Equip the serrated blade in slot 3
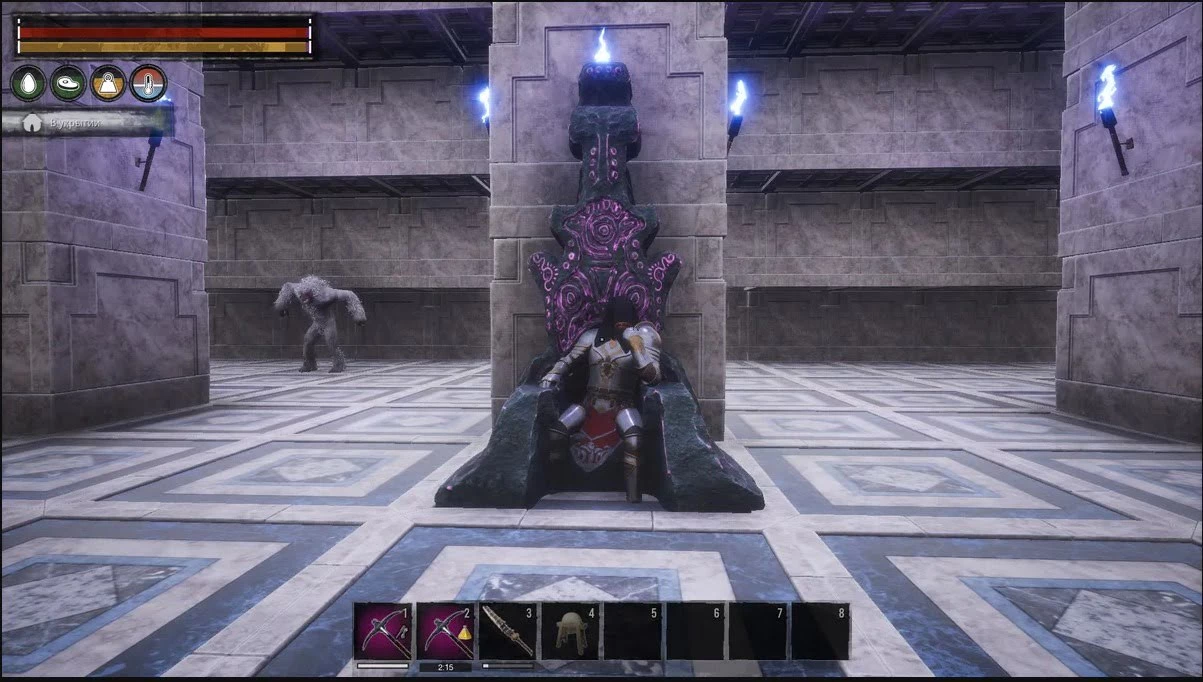 (x=507, y=630)
